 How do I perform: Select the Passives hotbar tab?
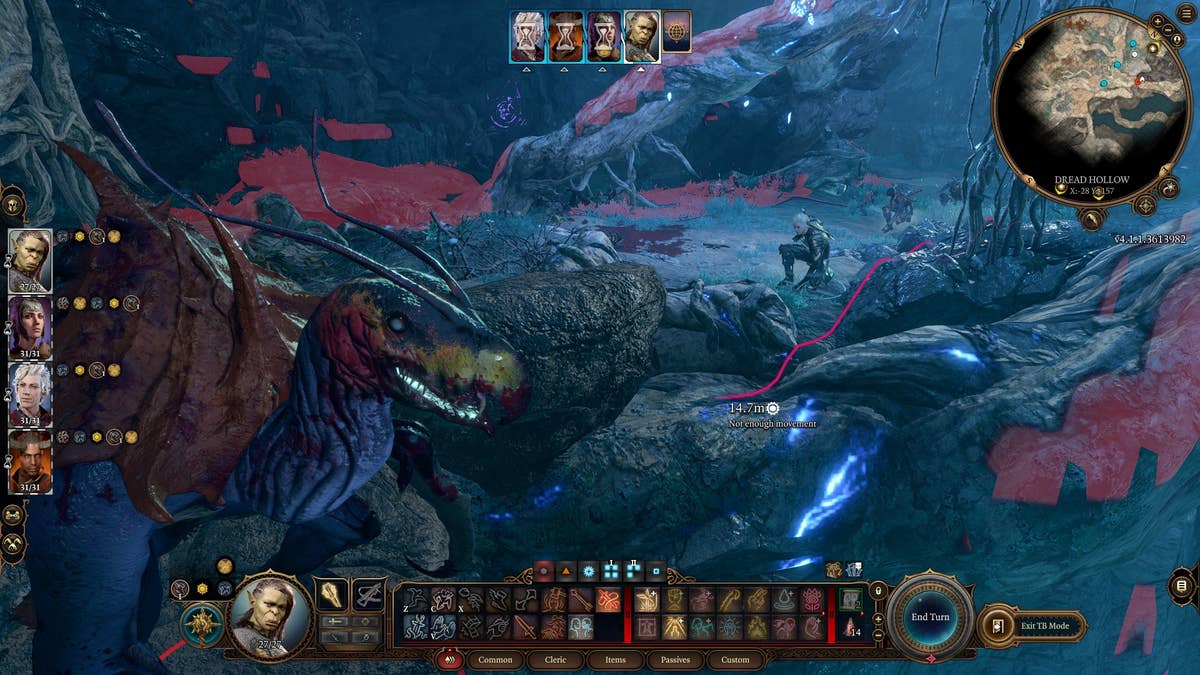pos(675,660)
